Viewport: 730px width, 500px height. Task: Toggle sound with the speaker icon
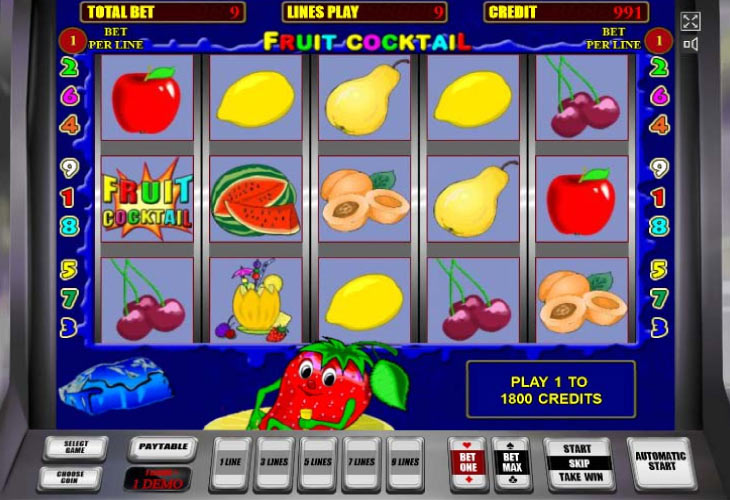click(690, 45)
